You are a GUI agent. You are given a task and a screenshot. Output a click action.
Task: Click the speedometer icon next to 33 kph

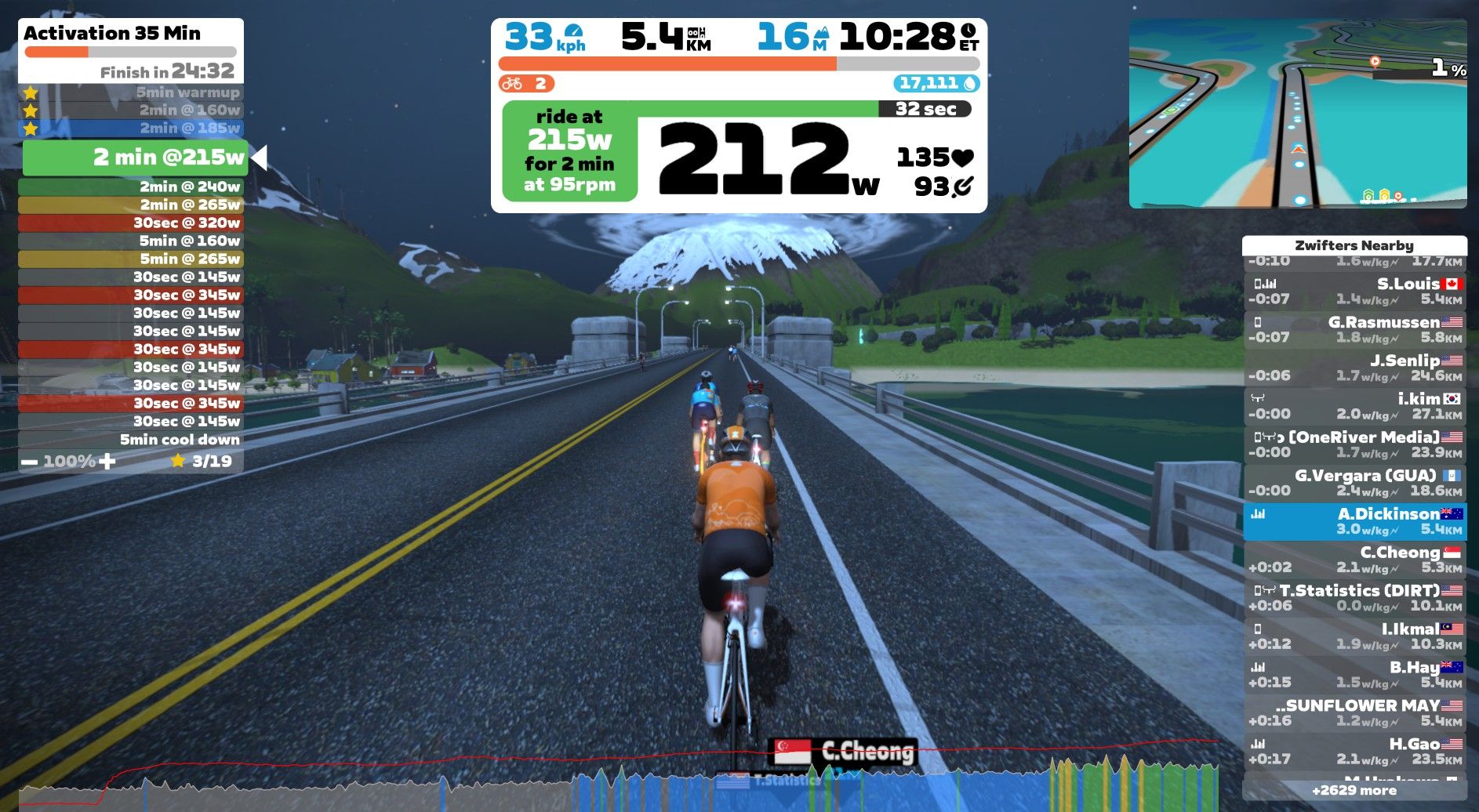[571, 31]
